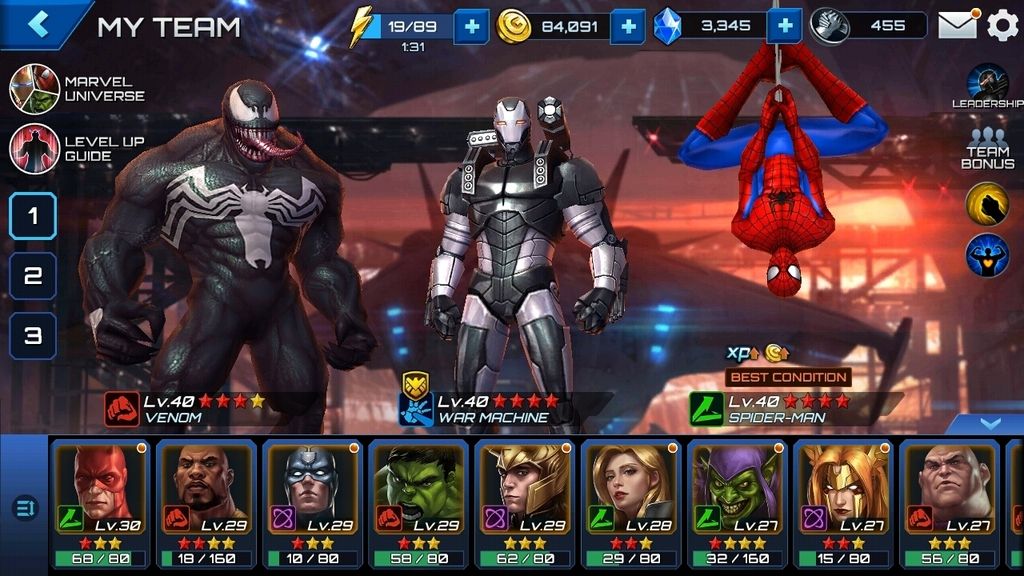
Task: Switch to team slot 3
Action: (33, 336)
